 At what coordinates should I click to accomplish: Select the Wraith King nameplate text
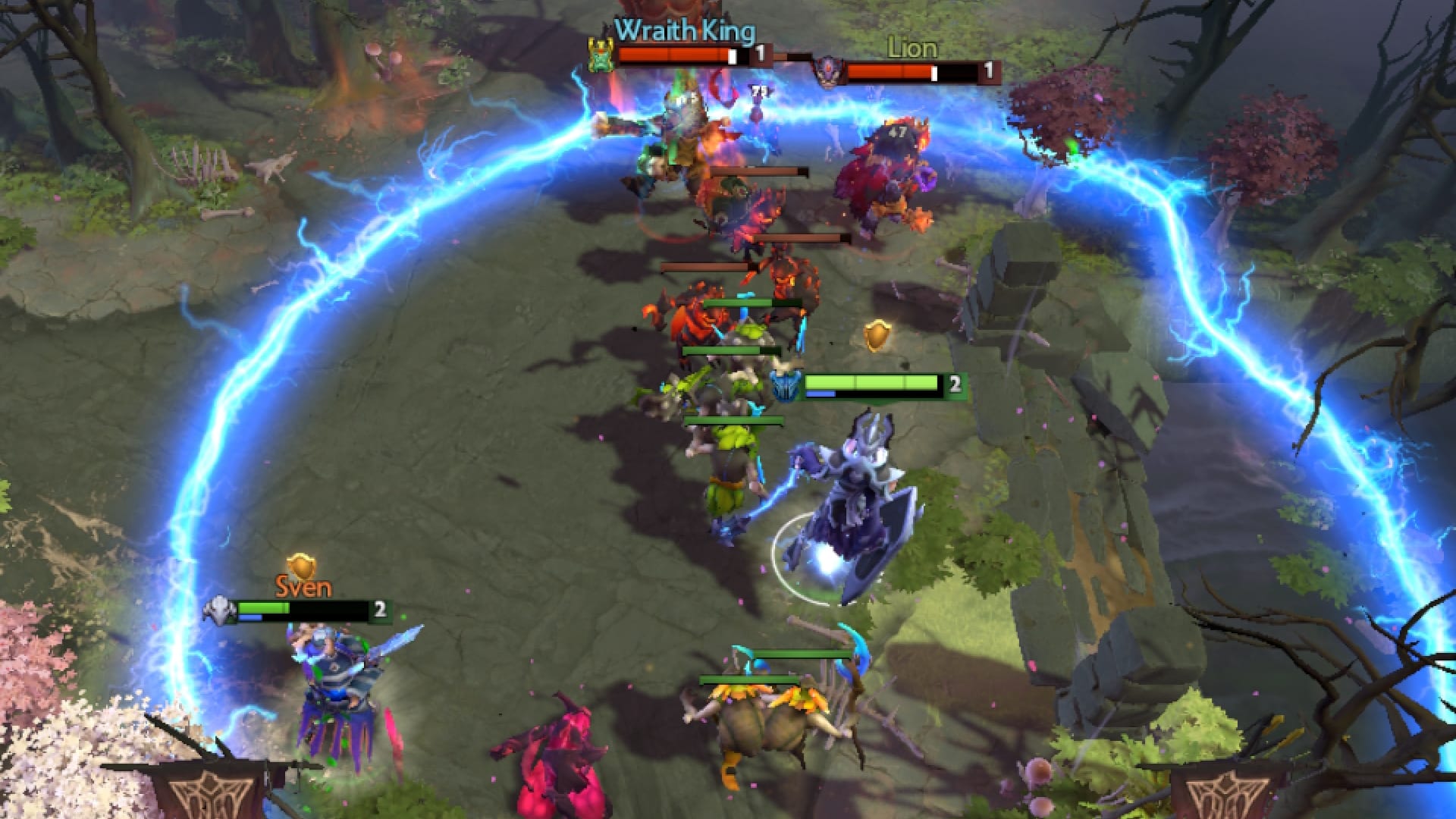tap(682, 33)
